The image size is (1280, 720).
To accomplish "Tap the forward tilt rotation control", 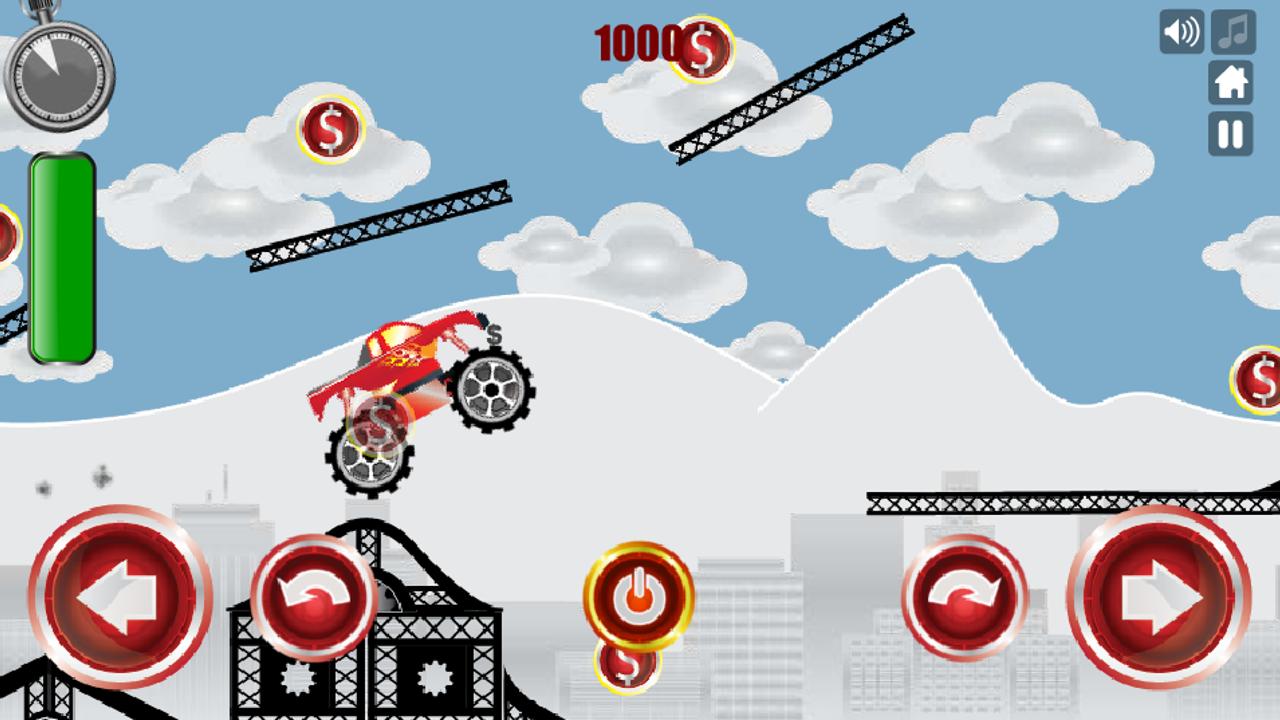I will coord(965,597).
